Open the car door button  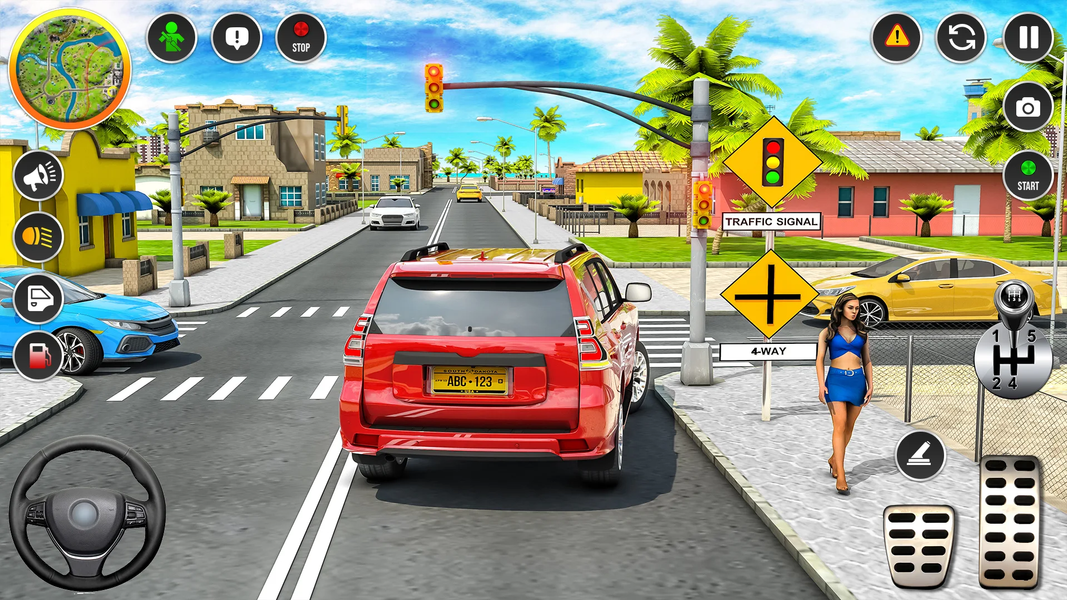39,297
